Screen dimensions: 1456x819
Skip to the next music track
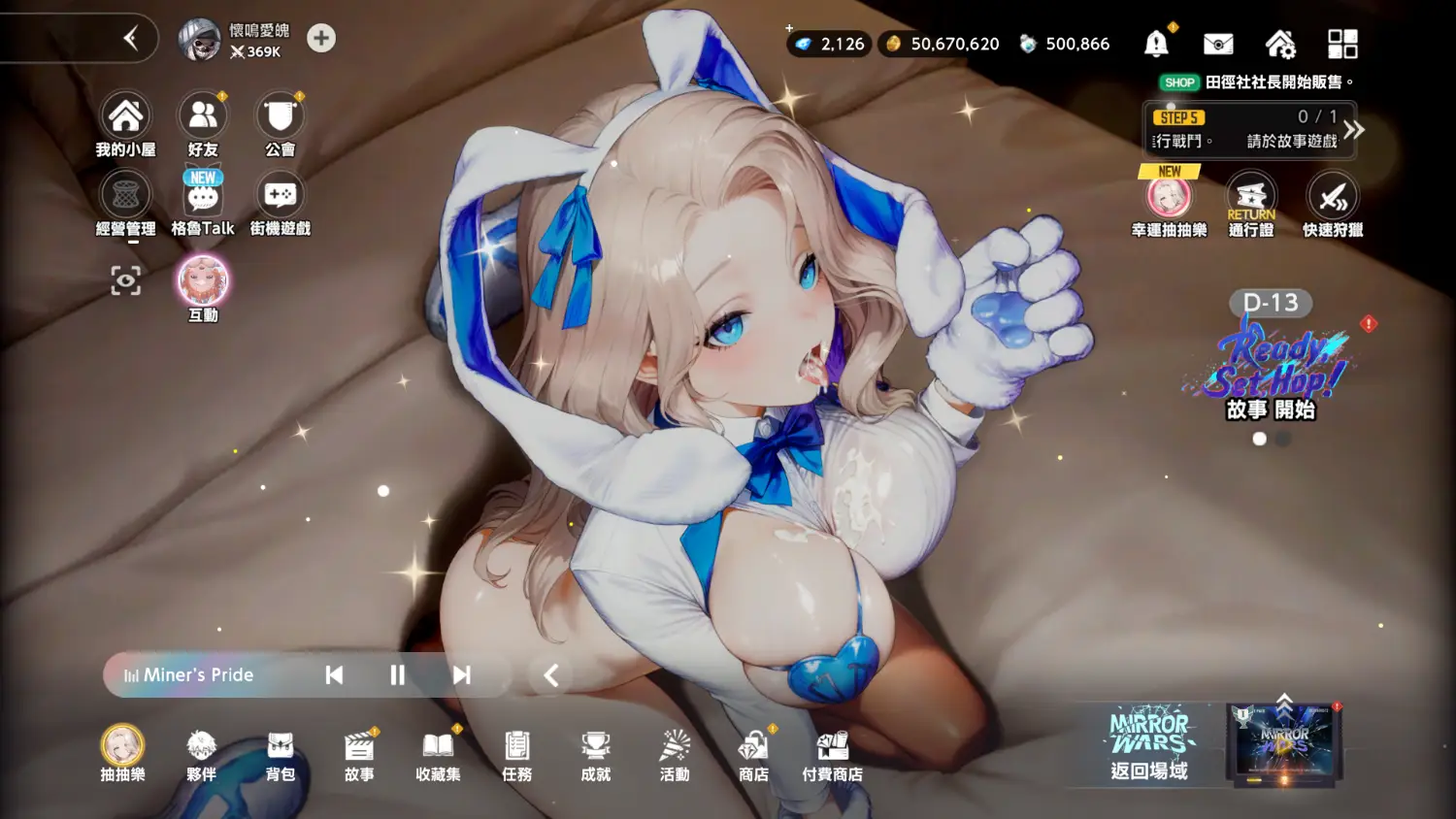pos(462,675)
